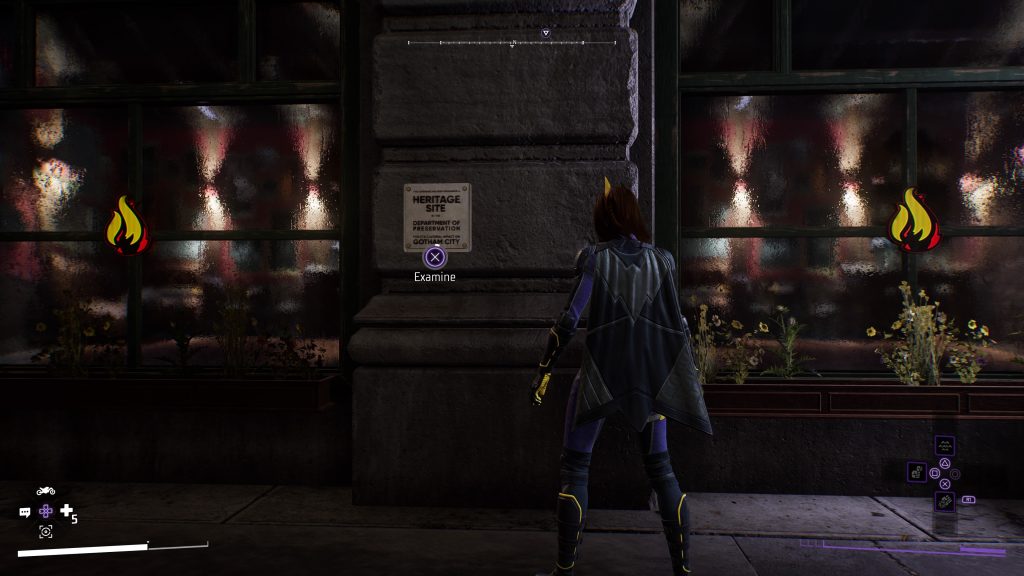The image size is (1024, 576).
Task: Click the compass bar at top
Action: pyautogui.click(x=511, y=43)
